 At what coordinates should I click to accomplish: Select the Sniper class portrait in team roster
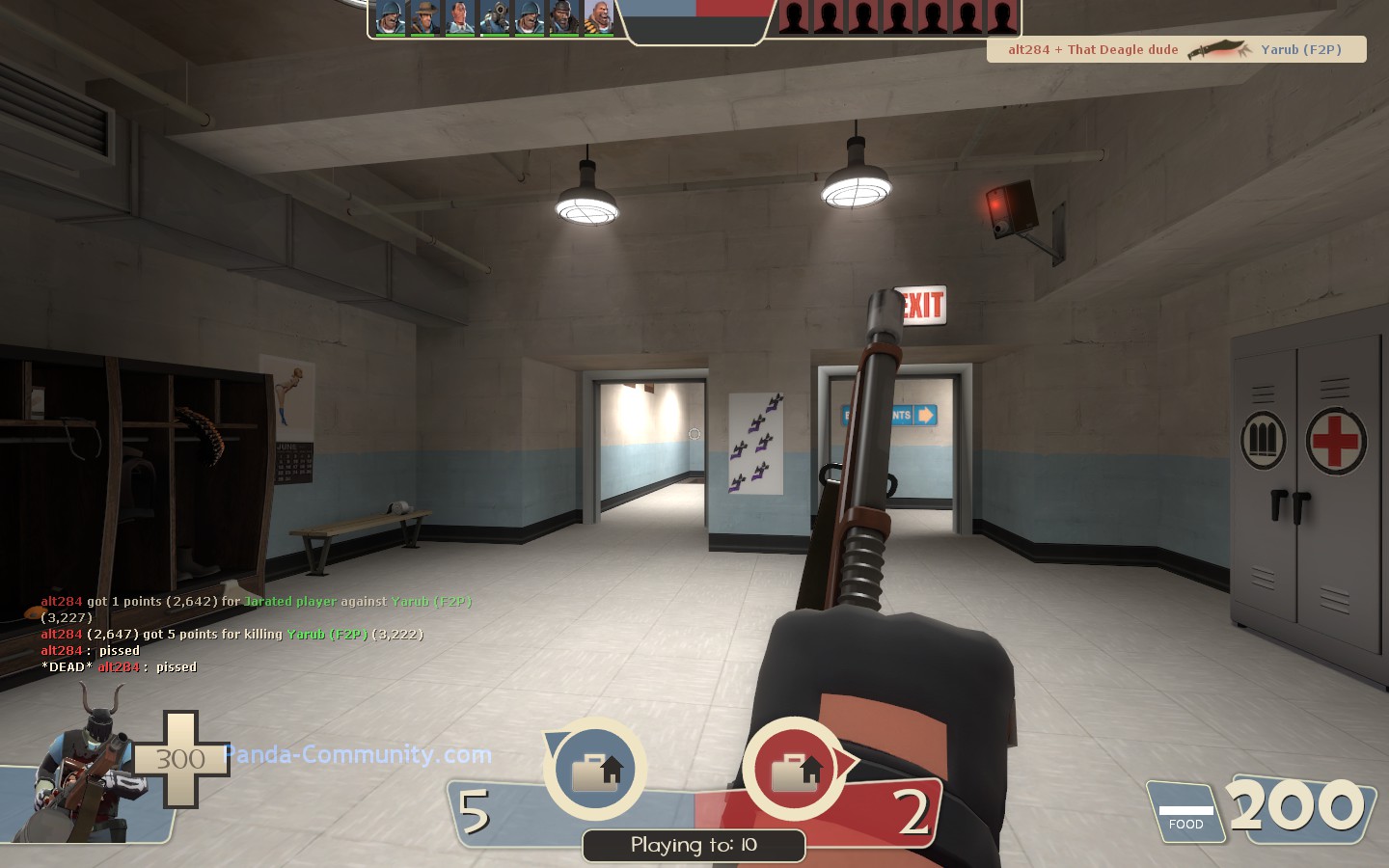[x=424, y=14]
